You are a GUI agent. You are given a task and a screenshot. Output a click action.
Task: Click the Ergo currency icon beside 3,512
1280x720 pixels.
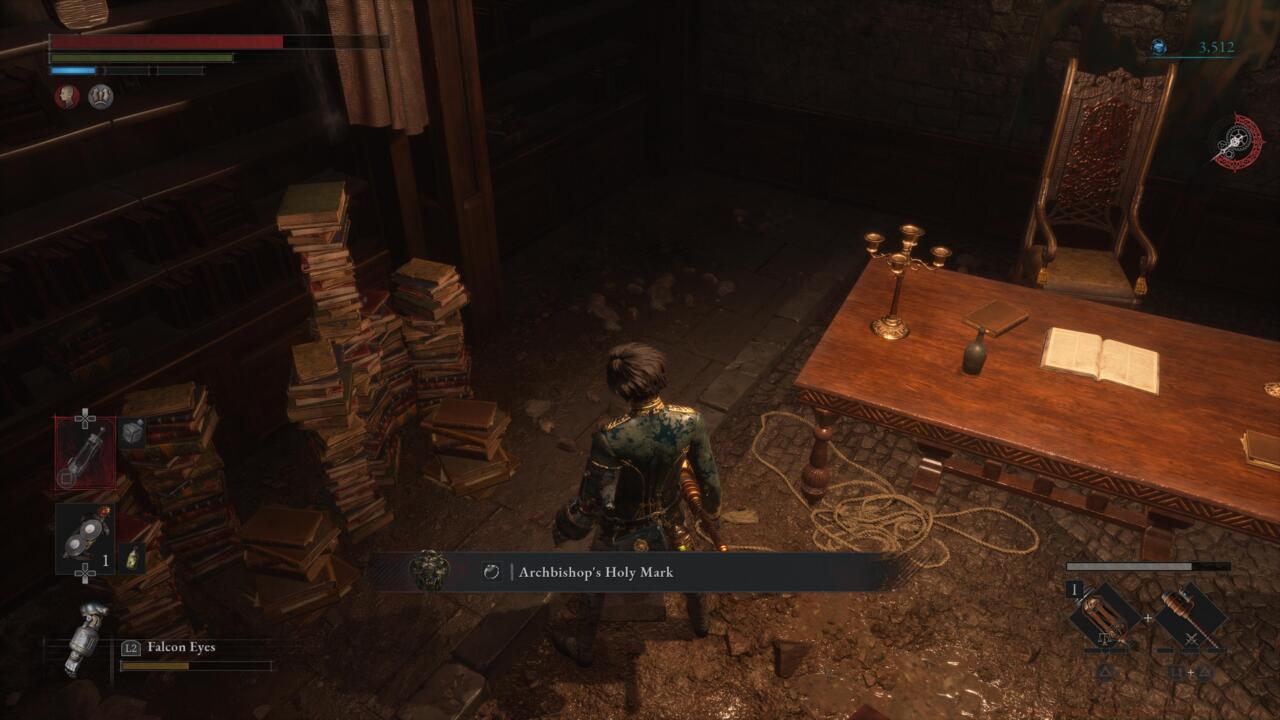[1160, 46]
